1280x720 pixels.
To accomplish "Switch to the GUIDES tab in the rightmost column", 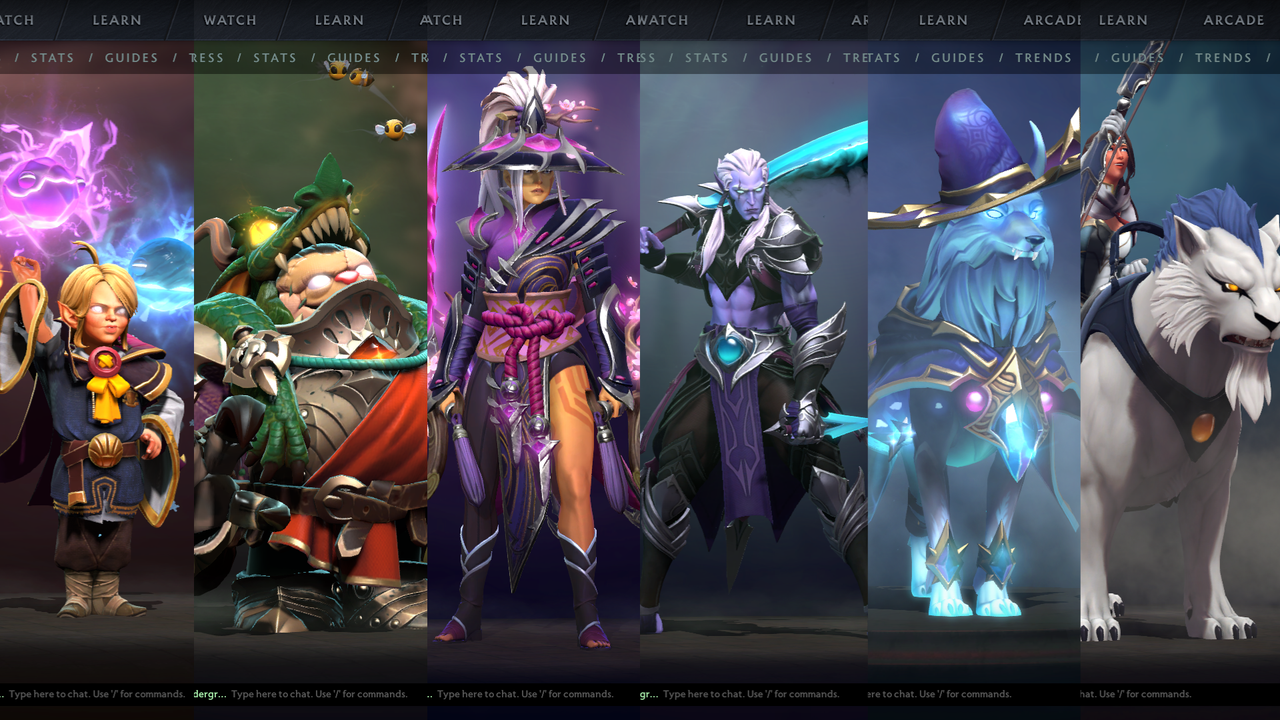I will click(x=1137, y=57).
